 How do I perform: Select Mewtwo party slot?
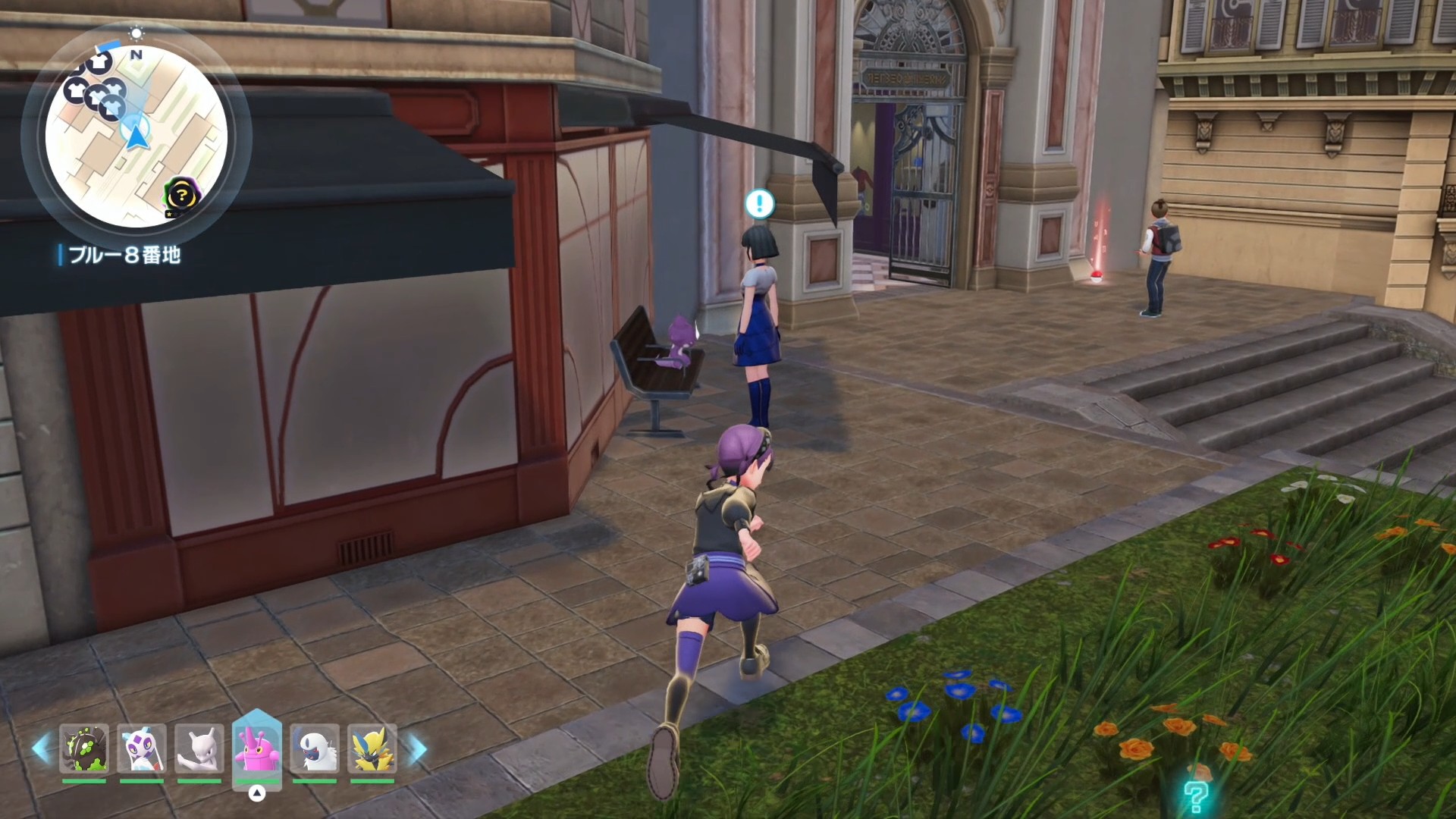coord(199,749)
